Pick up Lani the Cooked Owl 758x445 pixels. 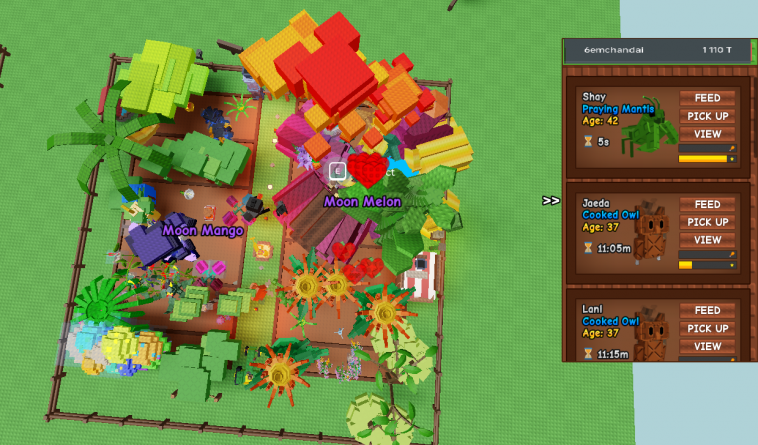(707, 329)
